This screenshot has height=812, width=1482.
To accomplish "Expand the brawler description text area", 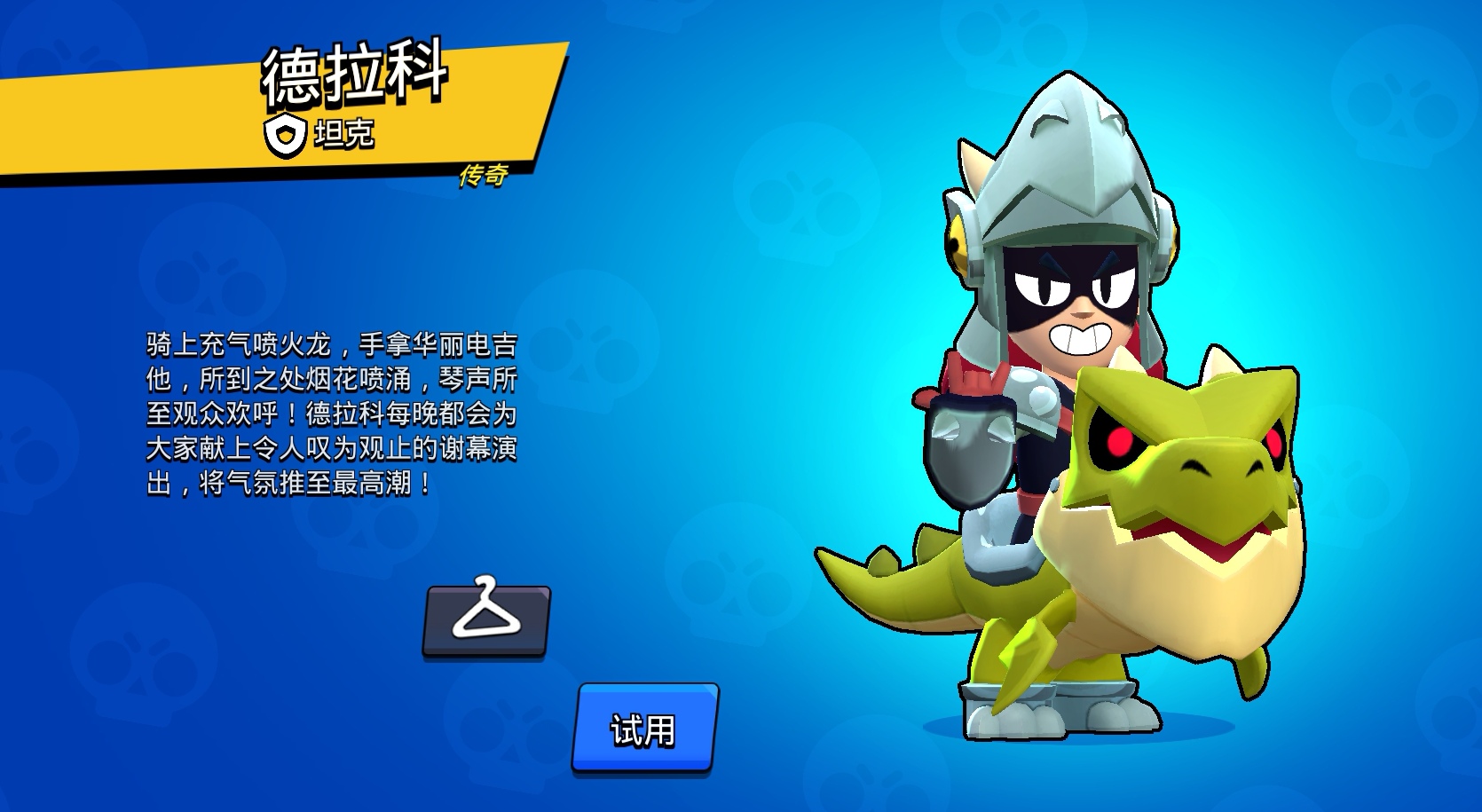I will 335,413.
